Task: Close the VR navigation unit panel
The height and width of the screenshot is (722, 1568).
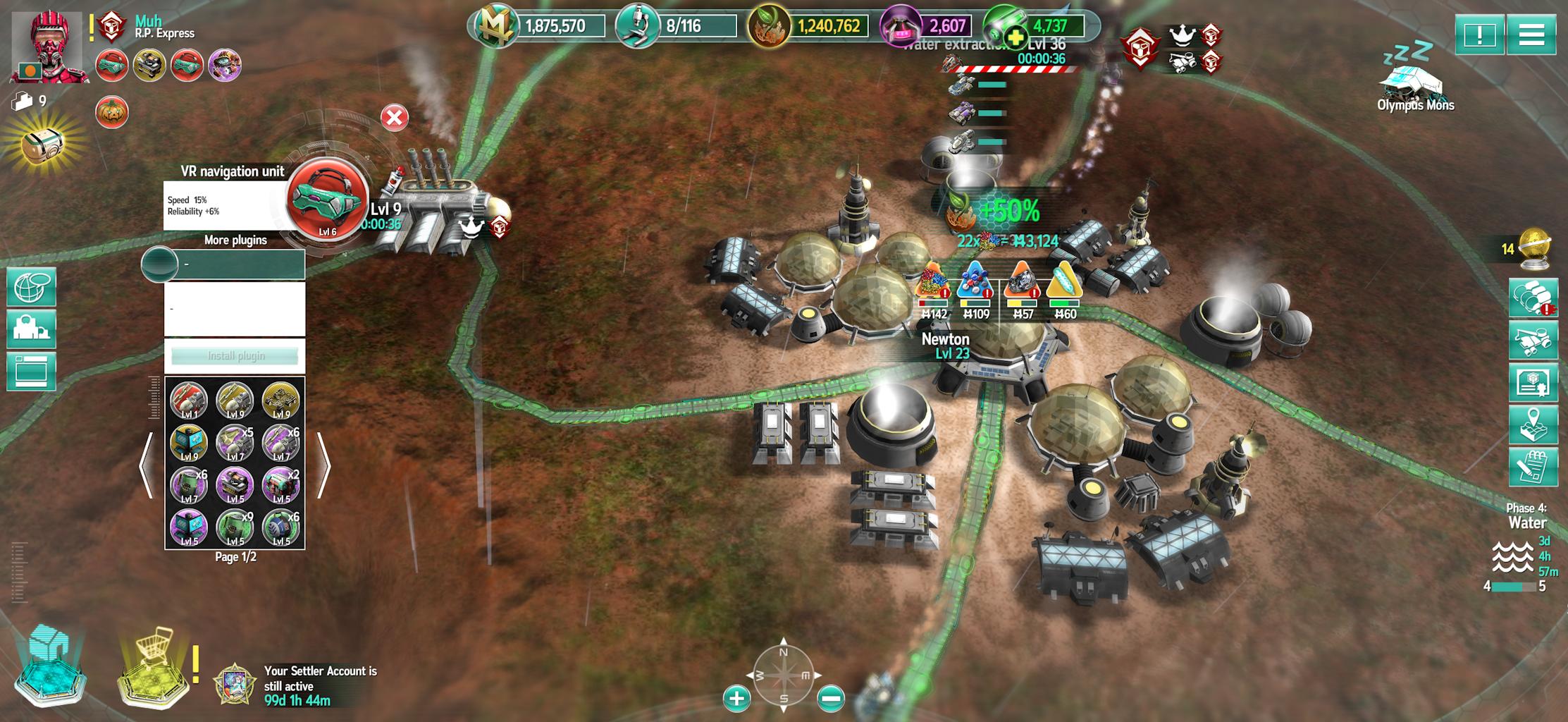Action: click(x=395, y=118)
